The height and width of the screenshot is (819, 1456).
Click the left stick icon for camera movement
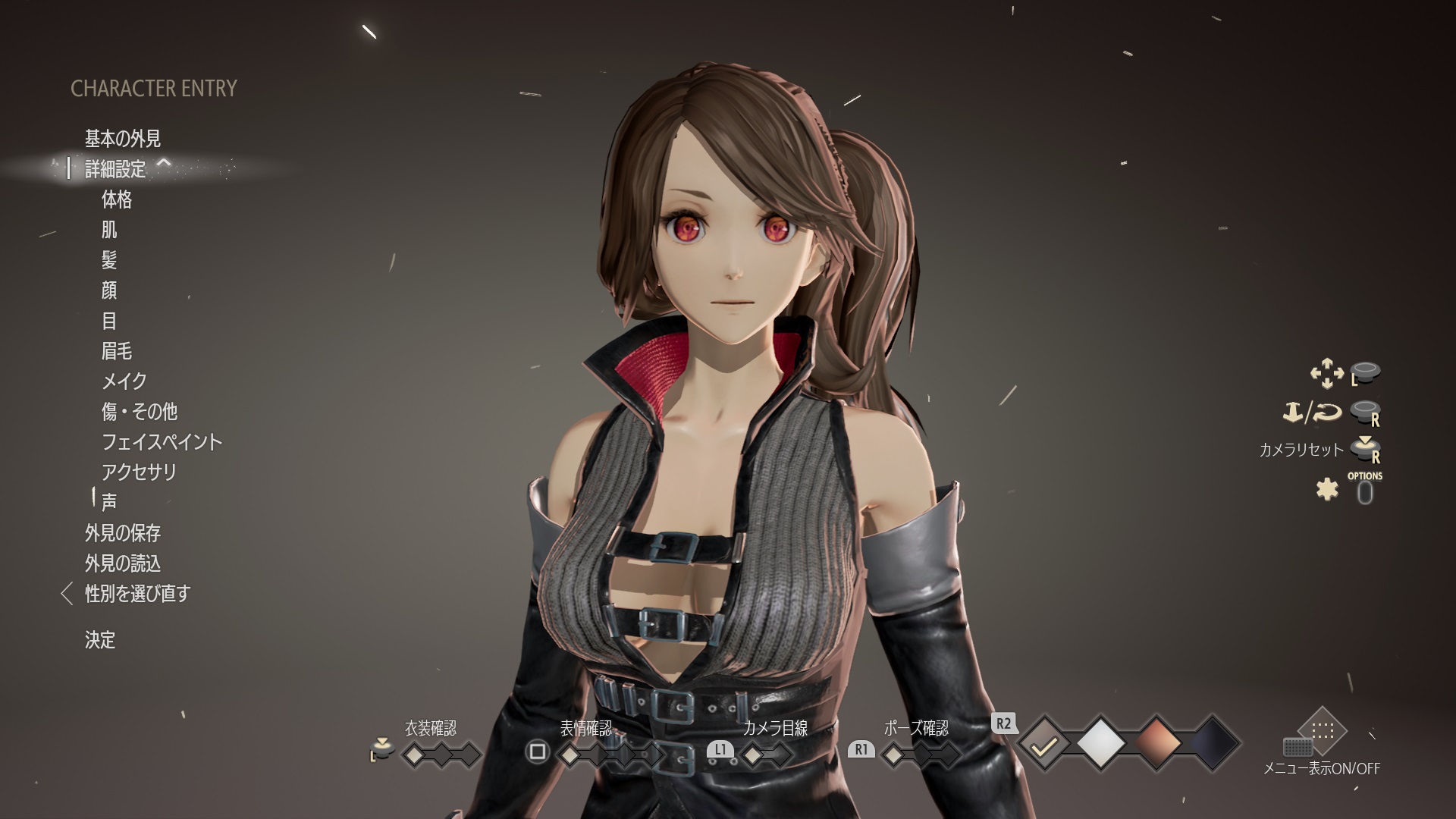[1365, 373]
